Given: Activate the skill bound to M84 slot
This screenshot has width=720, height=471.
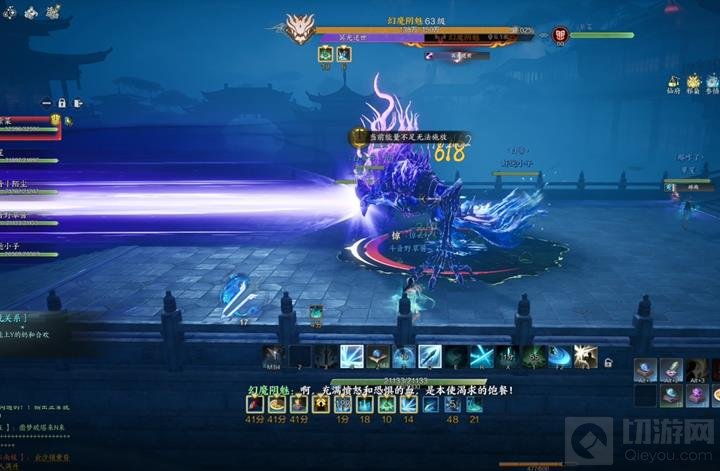Looking at the screenshot, I should [x=274, y=357].
